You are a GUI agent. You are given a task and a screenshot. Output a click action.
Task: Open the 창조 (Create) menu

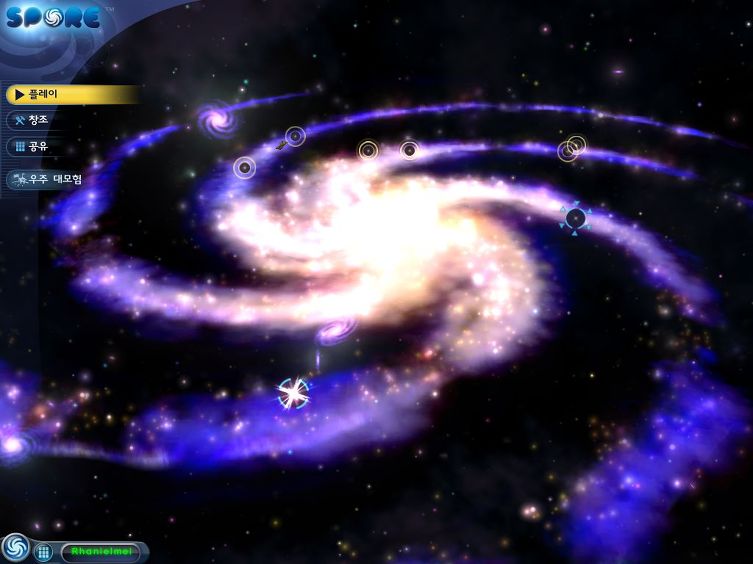(x=40, y=120)
